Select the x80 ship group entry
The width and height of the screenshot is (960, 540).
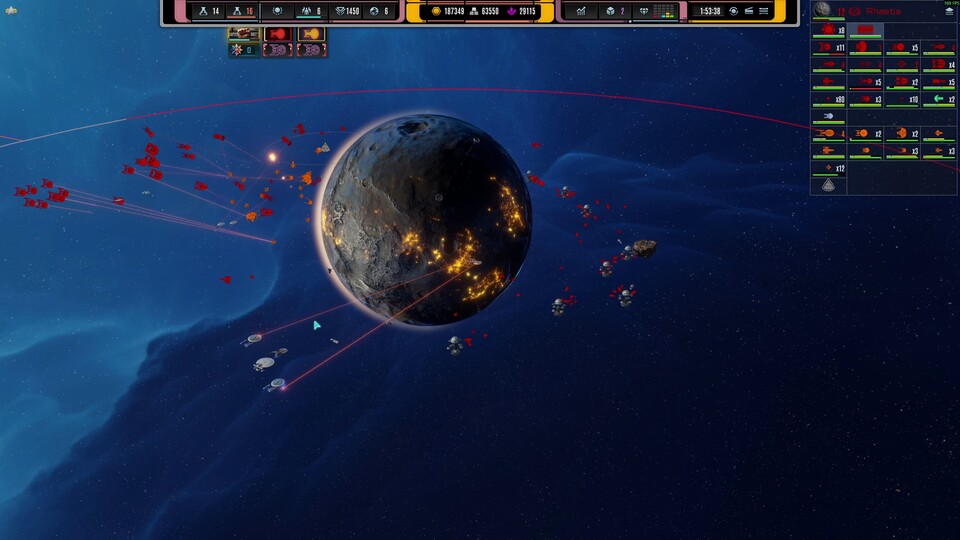click(x=828, y=99)
